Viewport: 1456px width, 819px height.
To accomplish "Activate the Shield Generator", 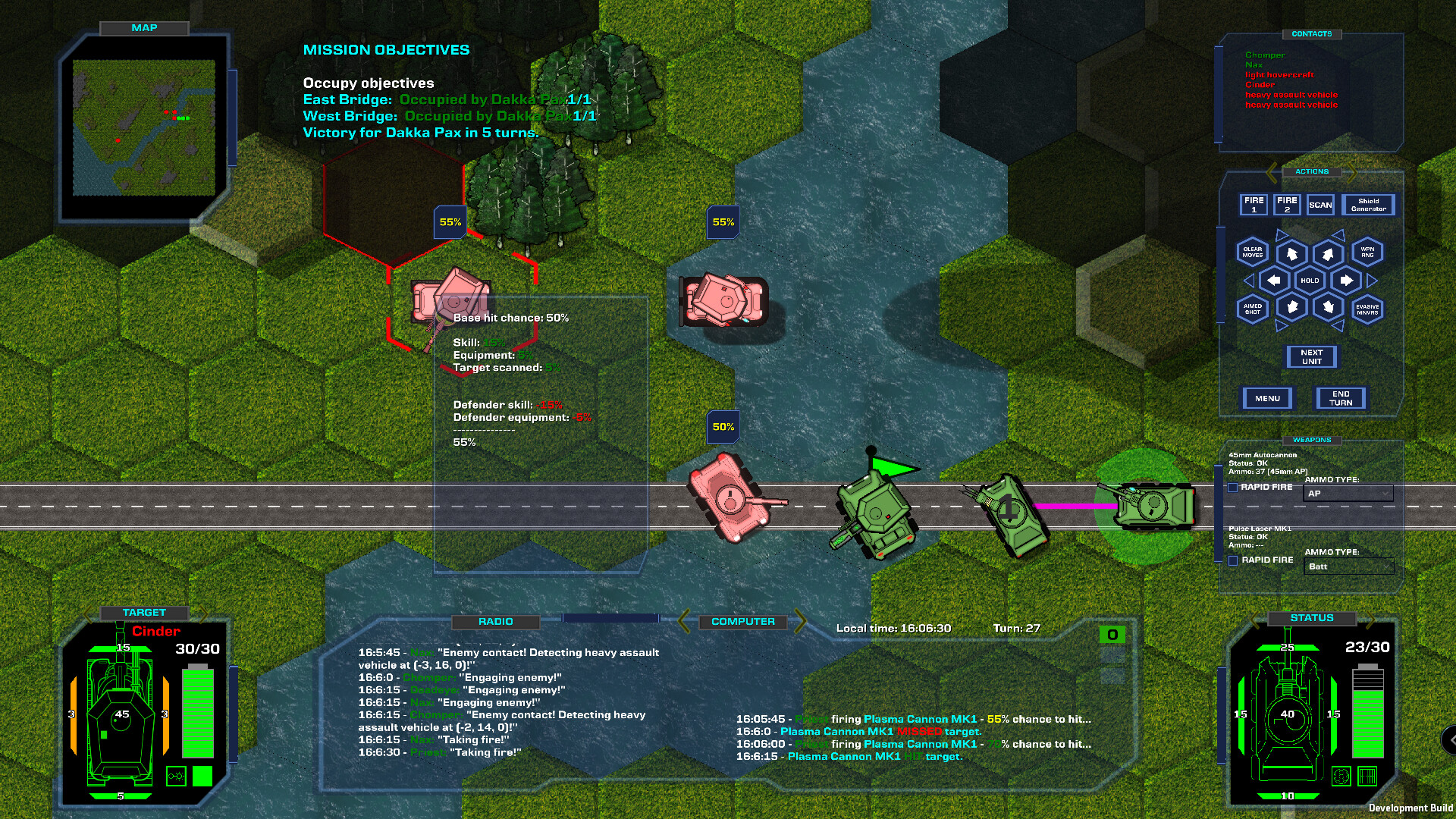I will click(1369, 204).
